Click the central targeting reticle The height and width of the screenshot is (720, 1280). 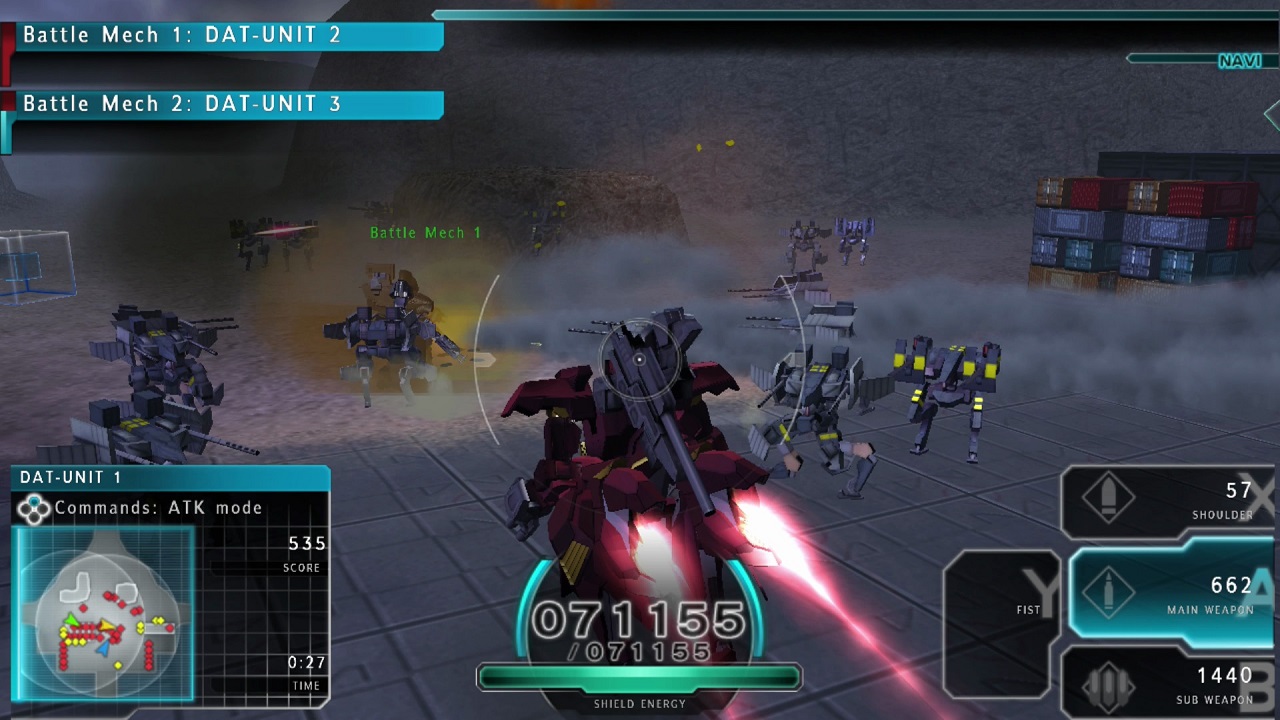click(x=638, y=360)
